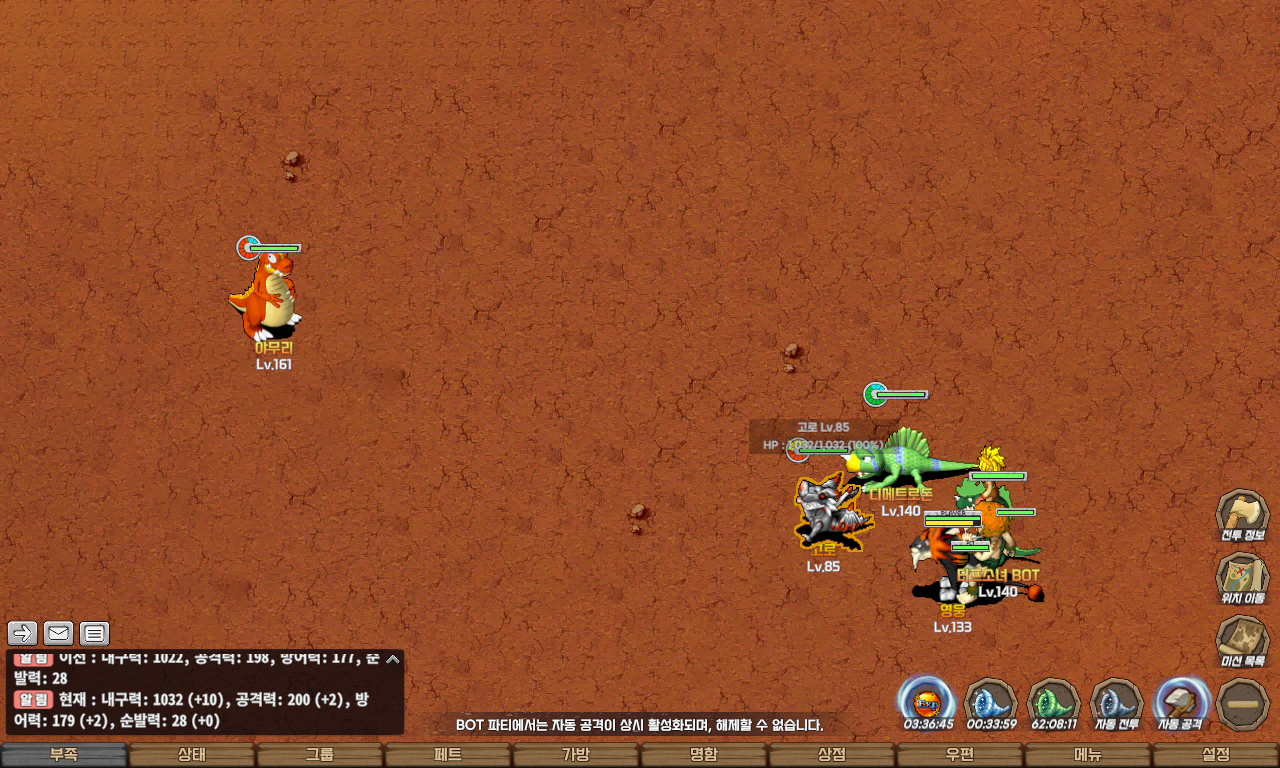
Task: Collapse the round minus icon button
Action: coord(1244,704)
